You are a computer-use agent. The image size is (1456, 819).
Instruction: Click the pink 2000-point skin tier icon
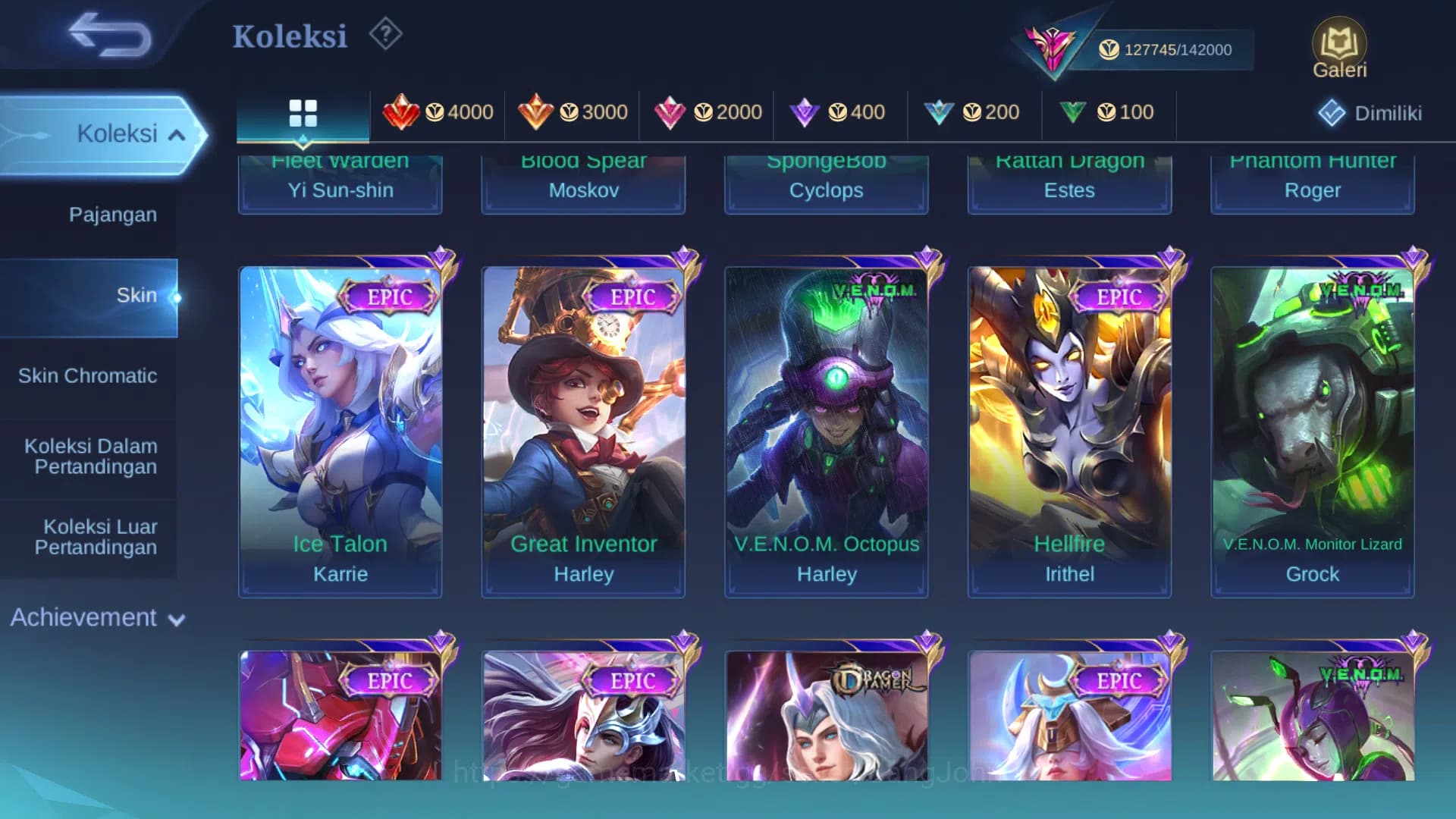(x=672, y=111)
